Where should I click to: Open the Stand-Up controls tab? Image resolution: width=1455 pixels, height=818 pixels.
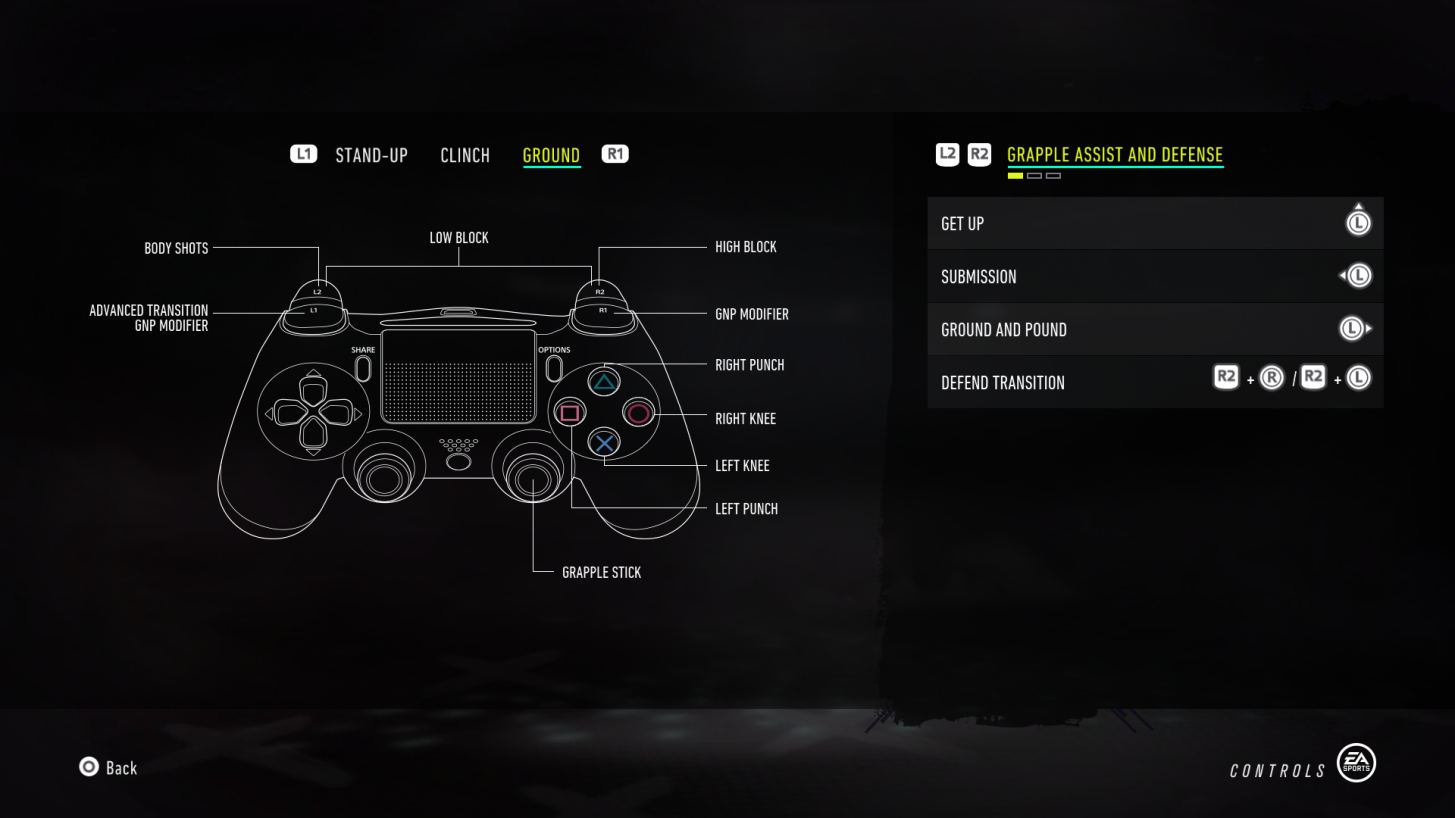tap(372, 155)
